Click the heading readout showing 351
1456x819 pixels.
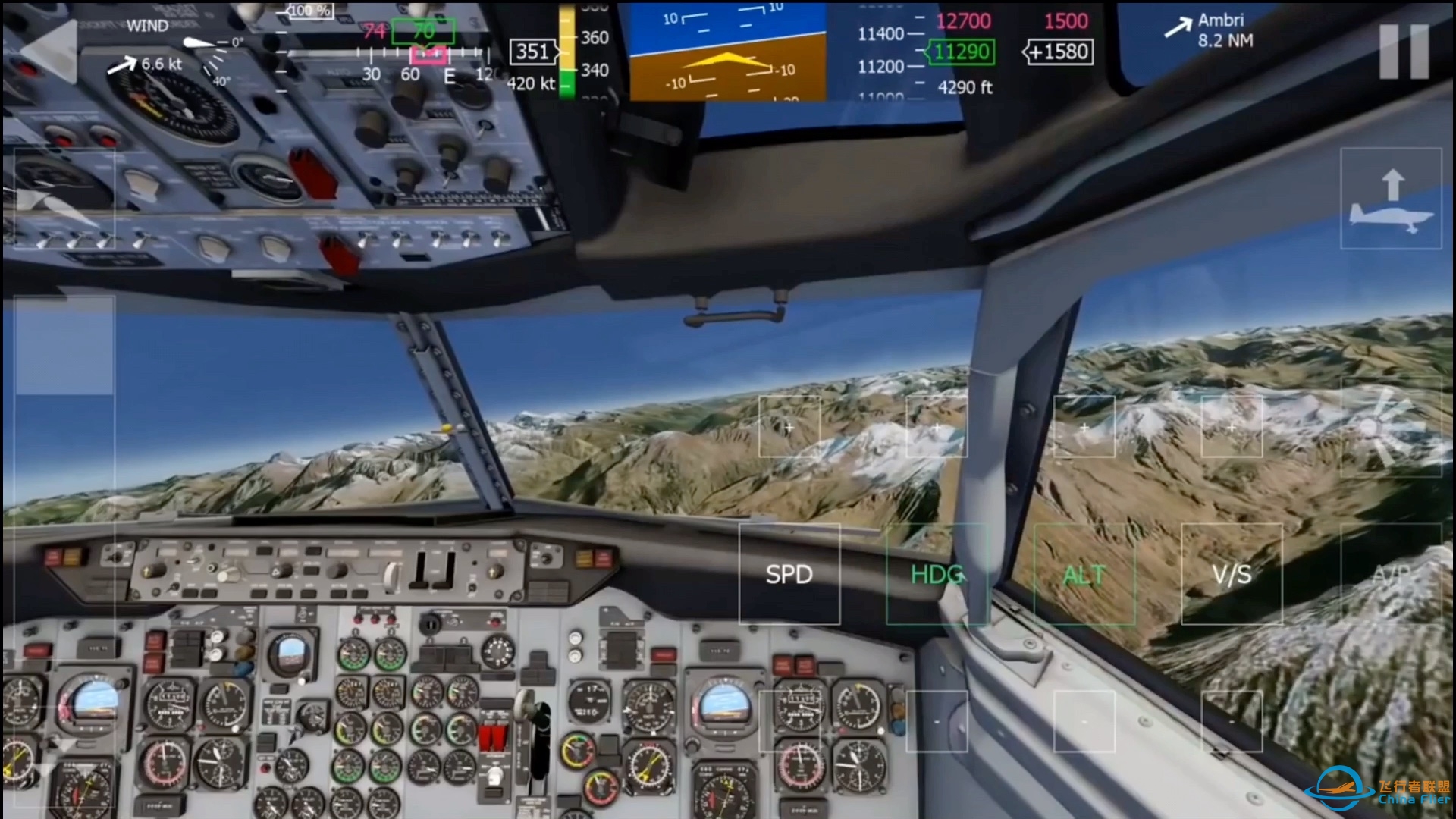pos(533,52)
